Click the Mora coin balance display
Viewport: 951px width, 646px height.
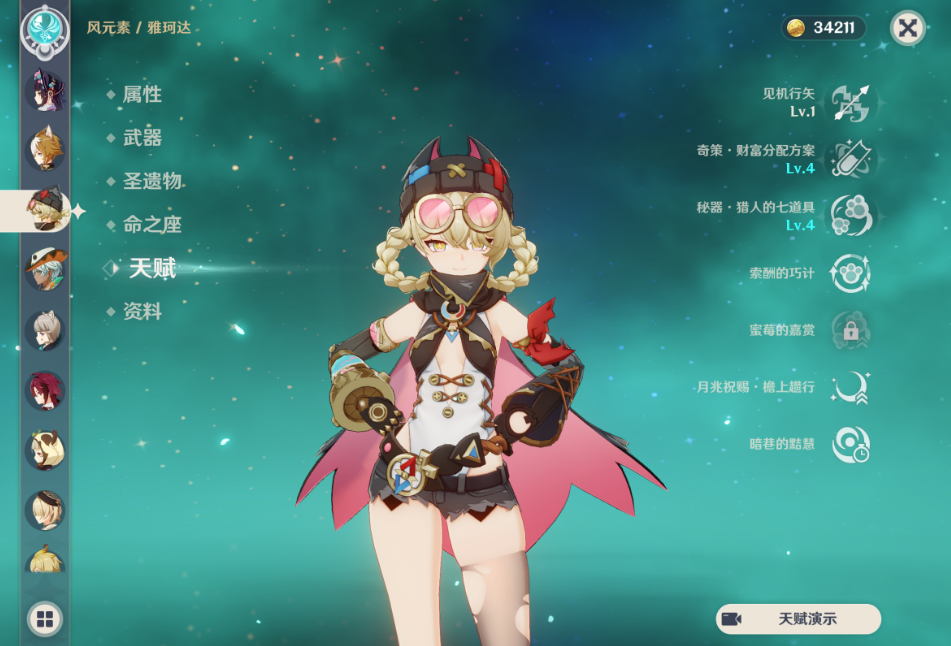822,28
